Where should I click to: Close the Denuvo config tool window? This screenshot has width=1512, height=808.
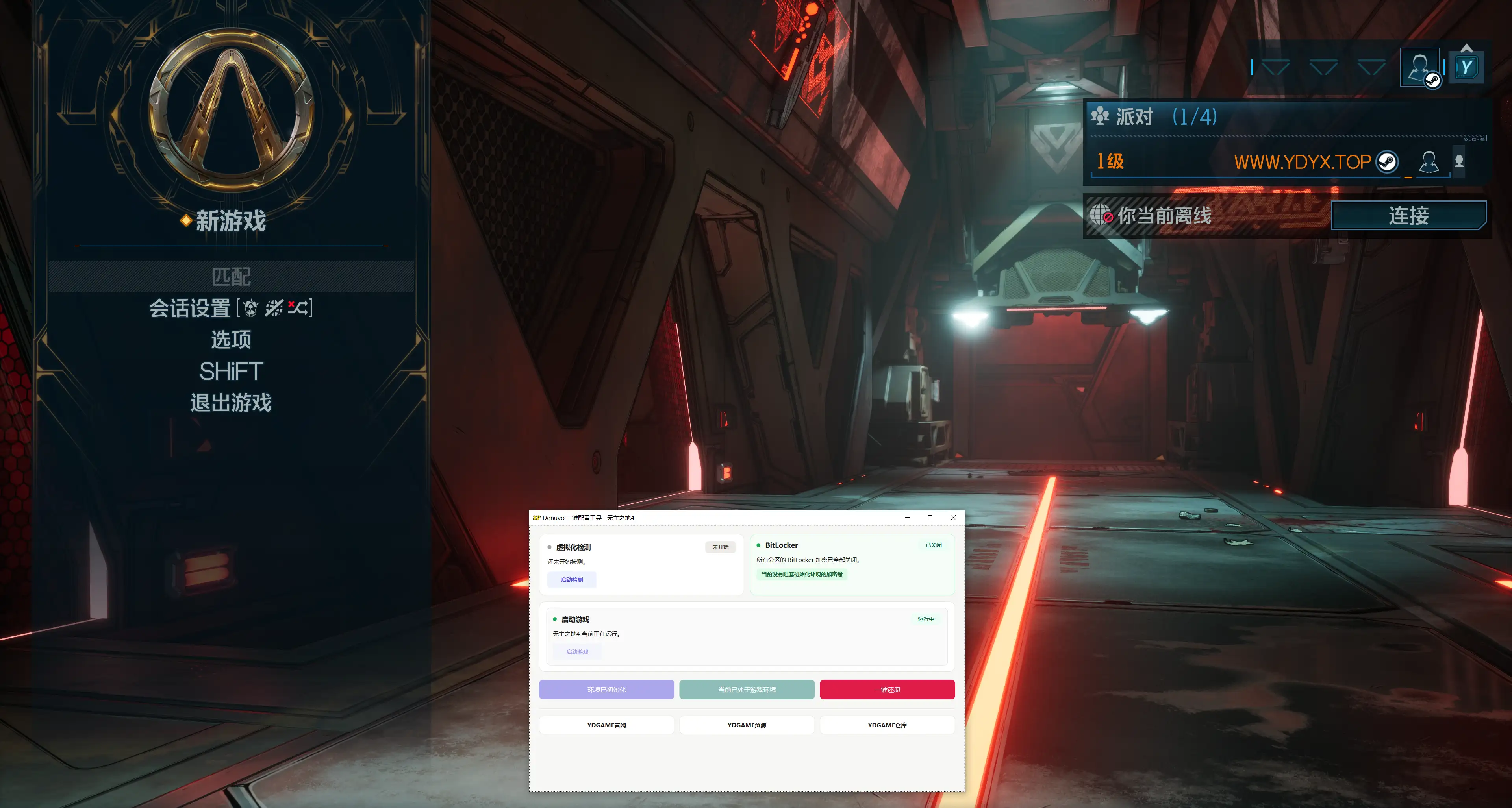pyautogui.click(x=952, y=518)
